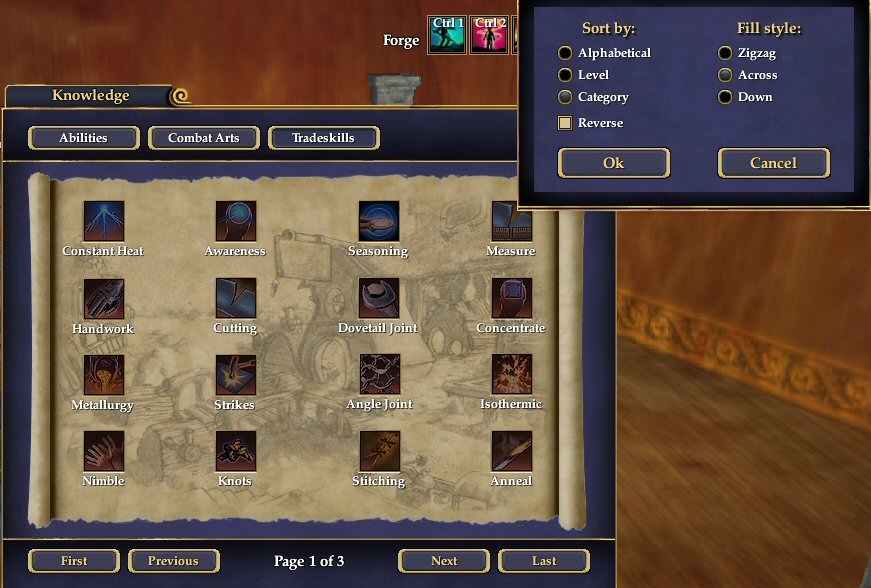The width and height of the screenshot is (871, 588).
Task: Choose the Awareness skill icon
Action: (x=236, y=221)
